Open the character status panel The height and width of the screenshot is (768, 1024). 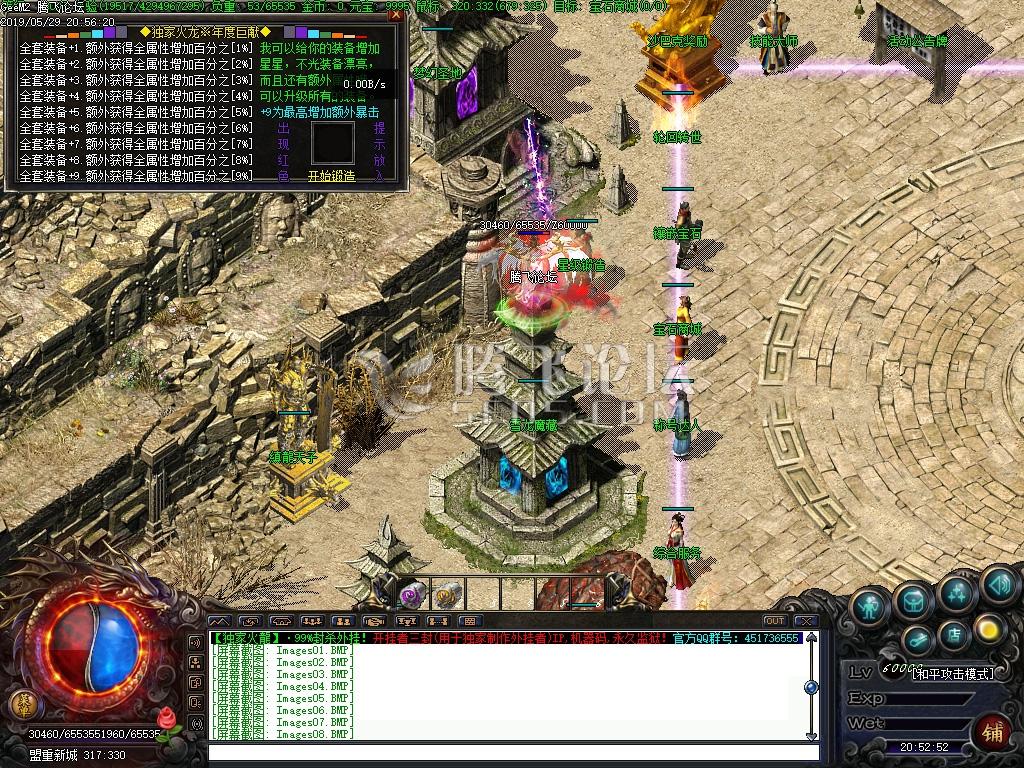(x=872, y=606)
